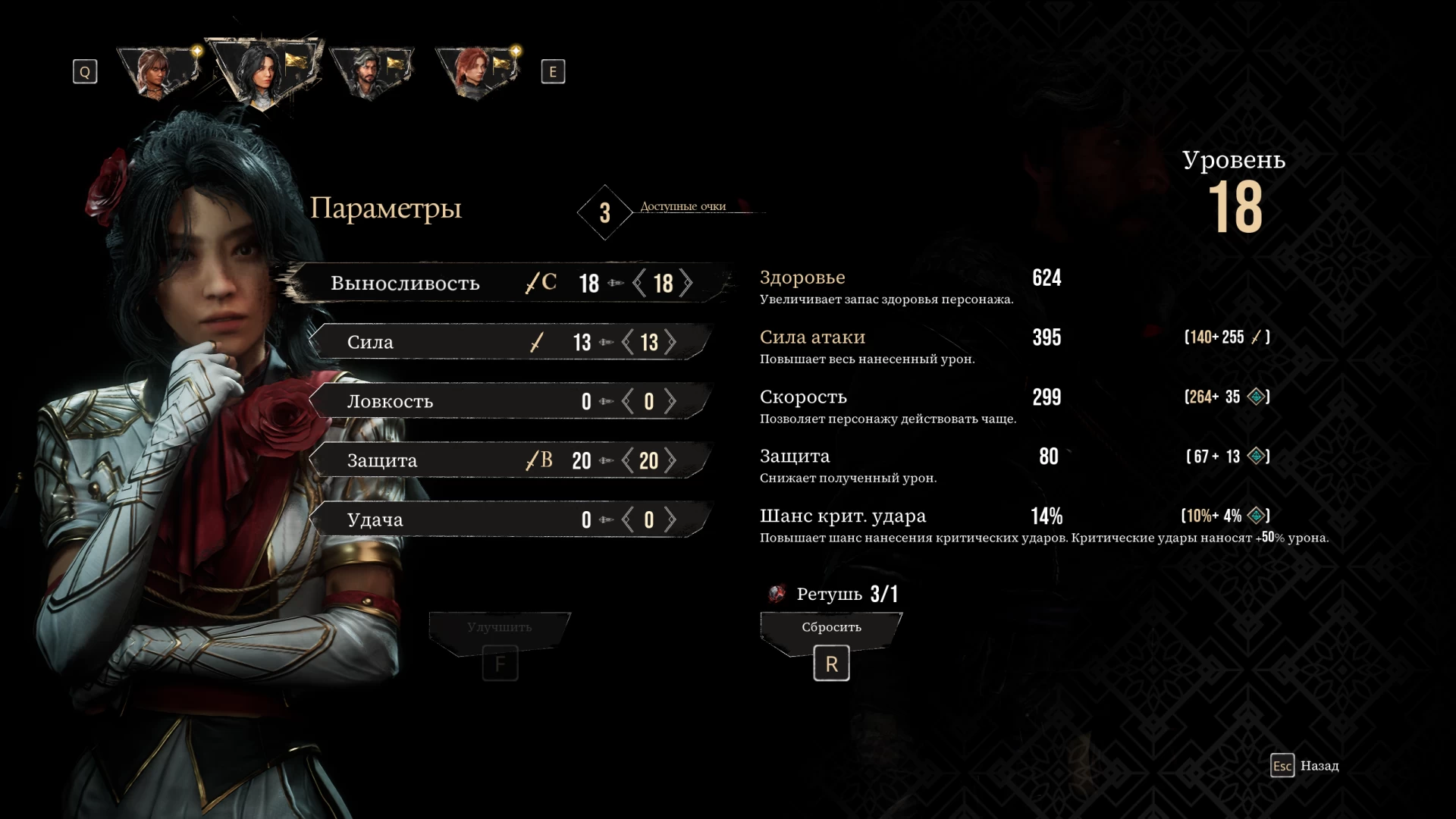The image size is (1456, 819).
Task: Add a point to Удача
Action: [x=671, y=519]
